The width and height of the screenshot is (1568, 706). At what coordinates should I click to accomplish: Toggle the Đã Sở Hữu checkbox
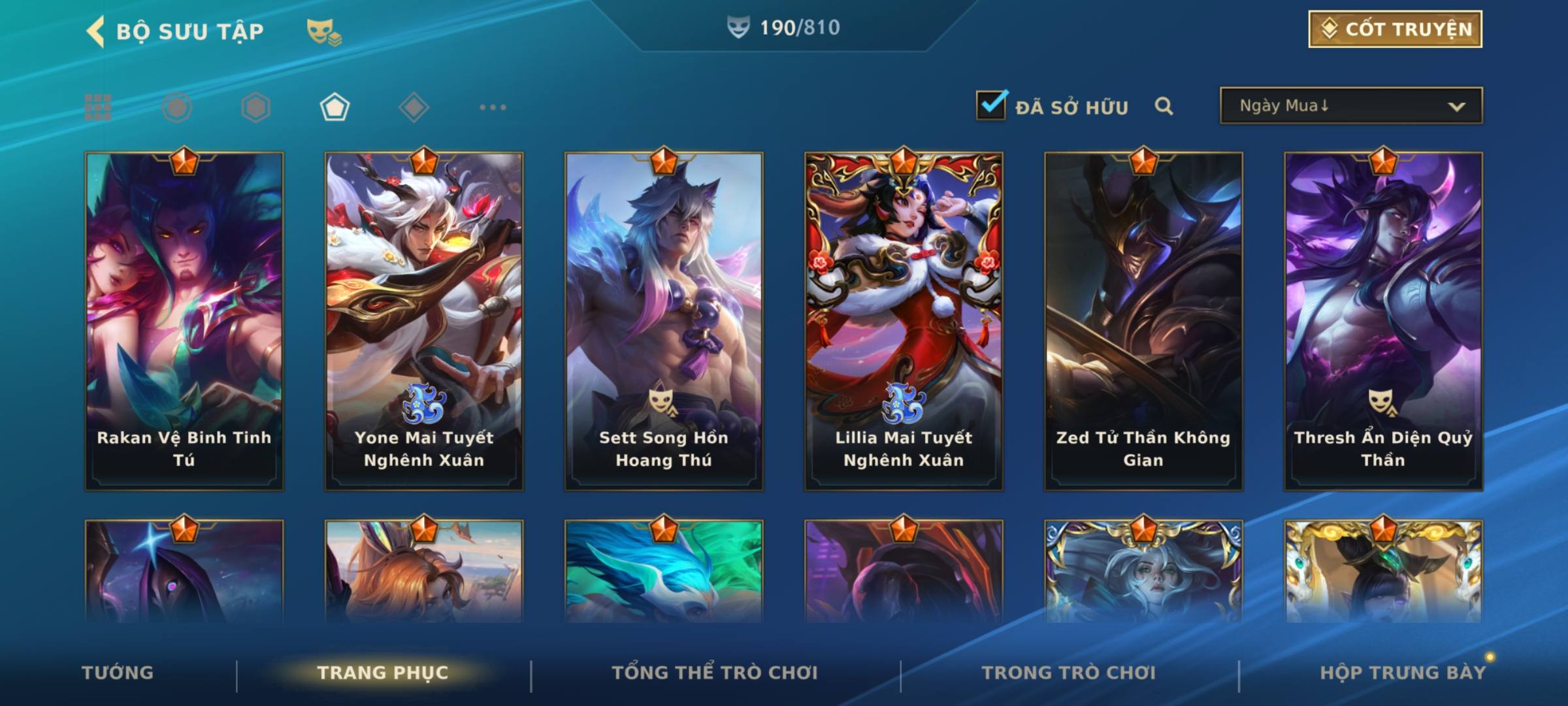click(991, 105)
